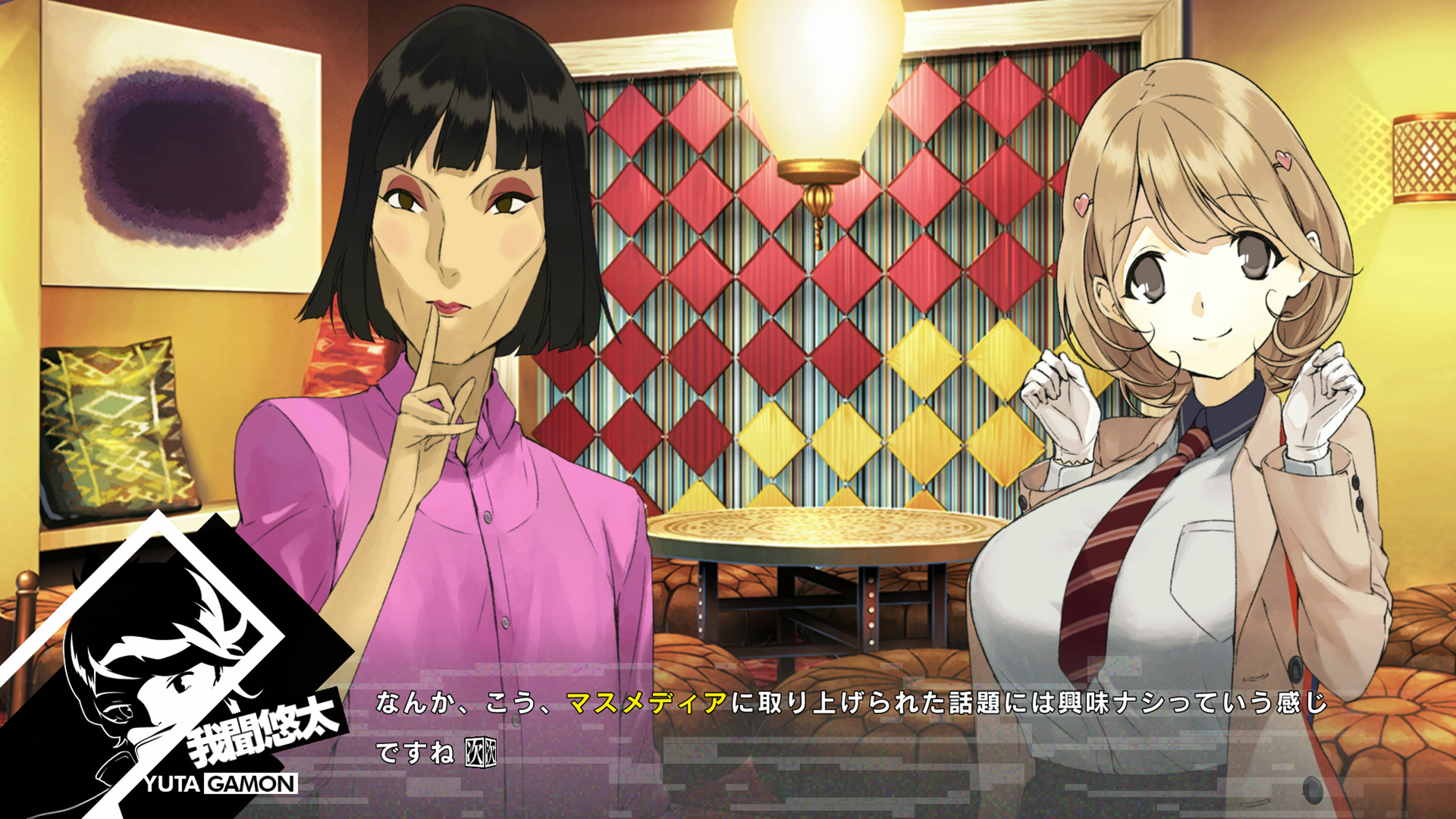Click the next-page indicator after the dialogue text
This screenshot has height=819, width=1456.
coord(480,752)
